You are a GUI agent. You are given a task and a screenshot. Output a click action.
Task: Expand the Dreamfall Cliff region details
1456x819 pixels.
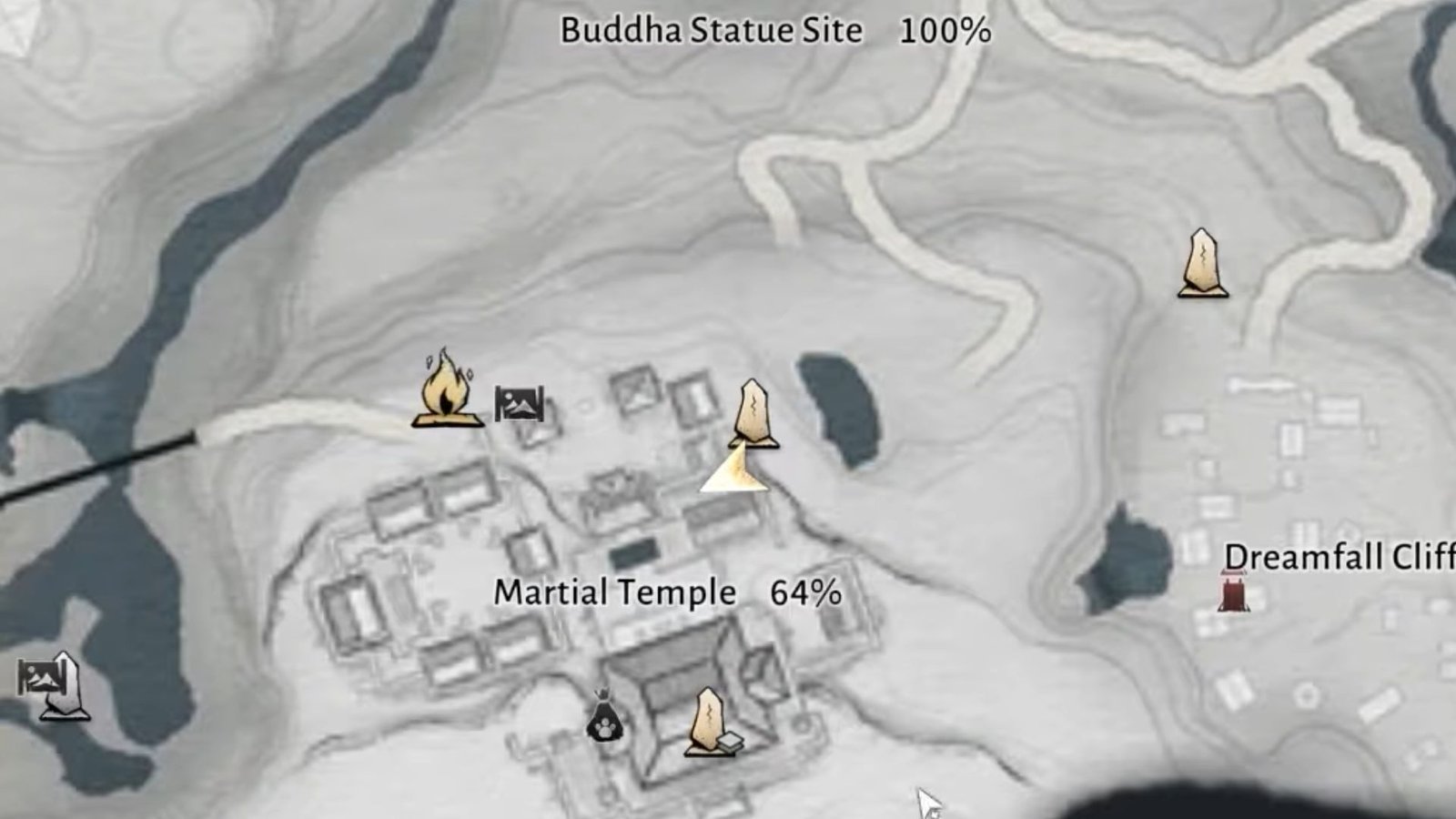click(1341, 556)
